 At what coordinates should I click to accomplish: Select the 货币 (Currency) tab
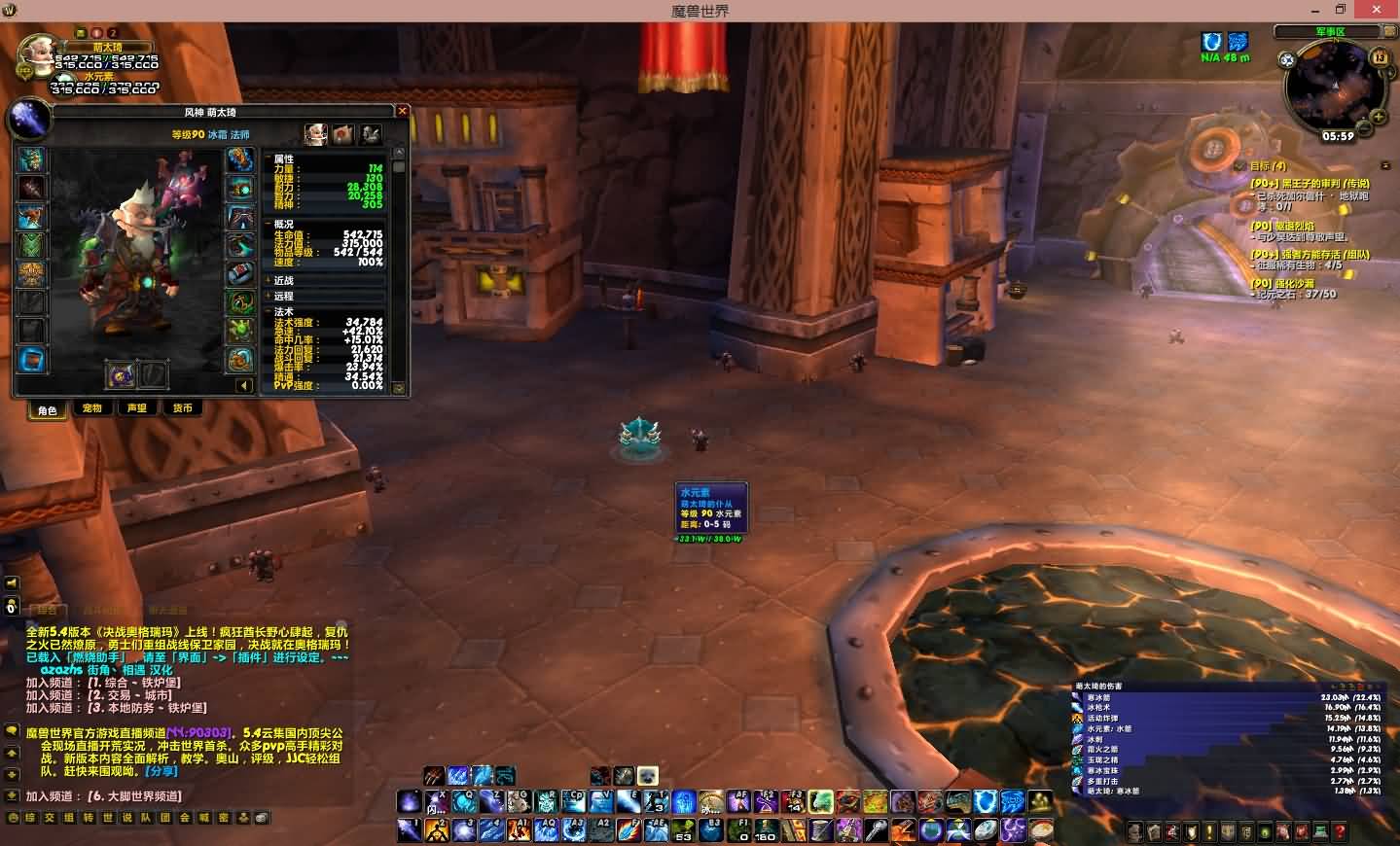pos(182,408)
